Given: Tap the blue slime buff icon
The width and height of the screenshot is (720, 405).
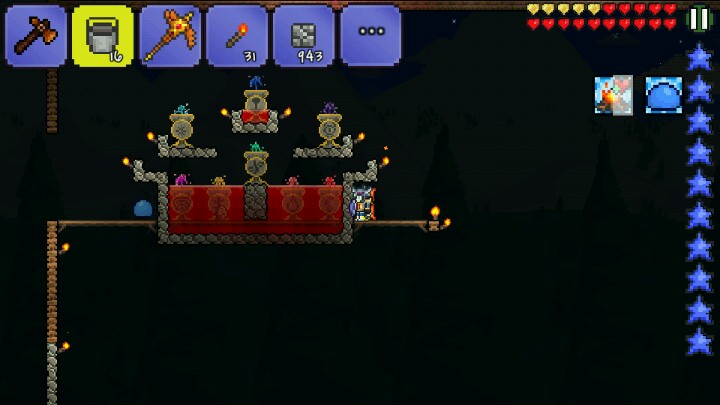Looking at the screenshot, I should [663, 95].
